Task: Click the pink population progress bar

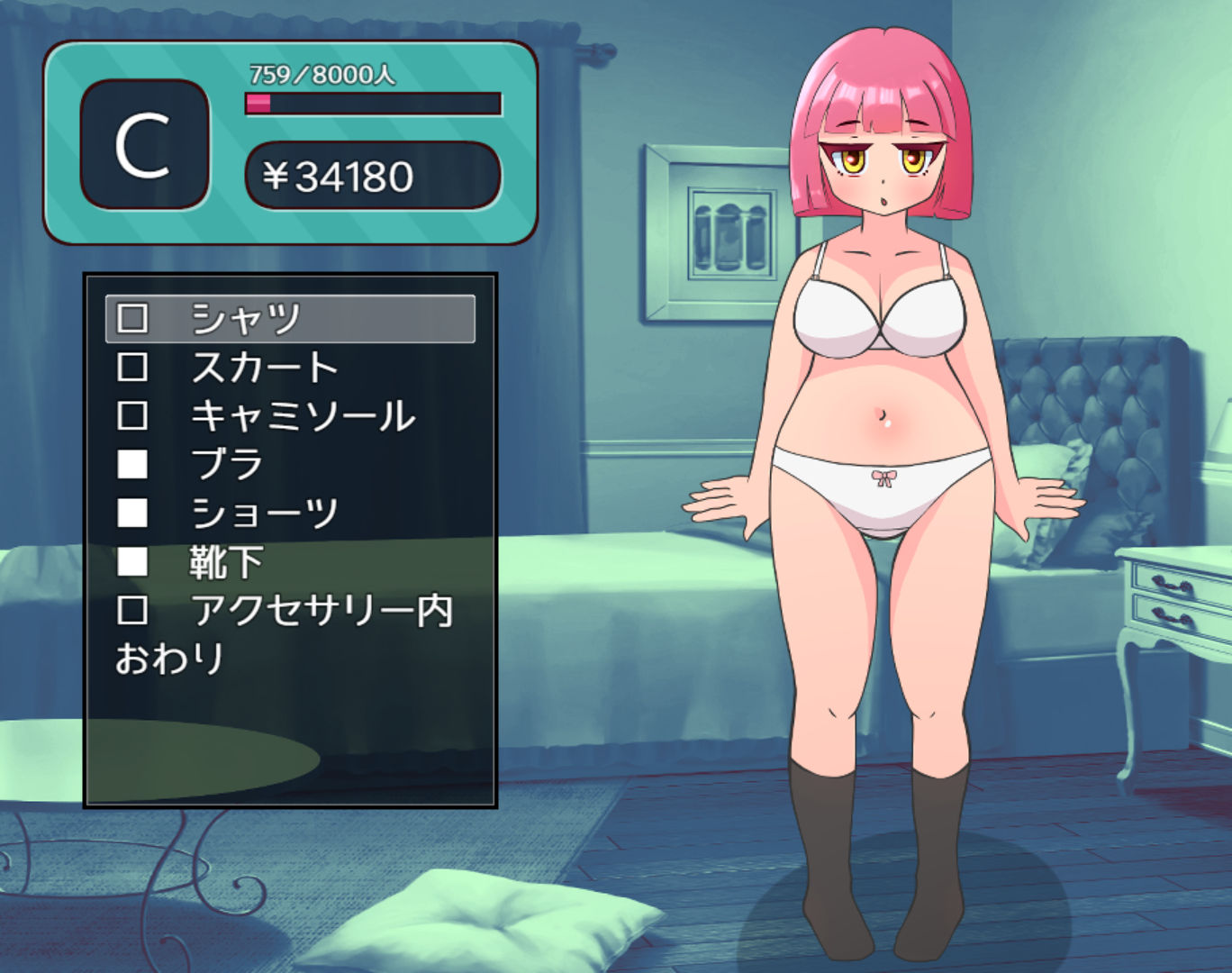Action: 259,104
